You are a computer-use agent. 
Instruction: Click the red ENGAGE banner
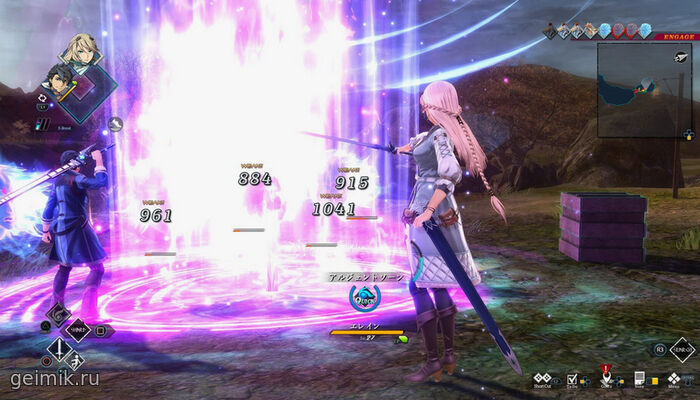pyautogui.click(x=679, y=36)
